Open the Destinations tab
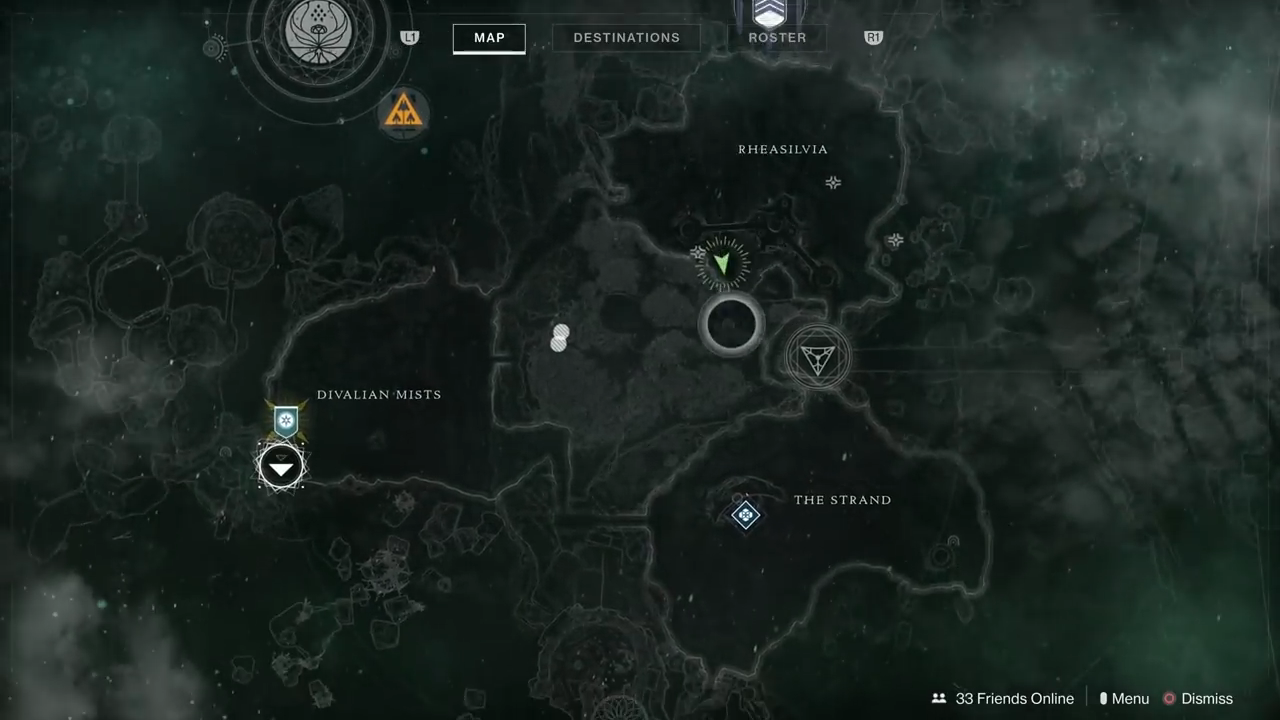Image resolution: width=1280 pixels, height=720 pixels. 626,38
